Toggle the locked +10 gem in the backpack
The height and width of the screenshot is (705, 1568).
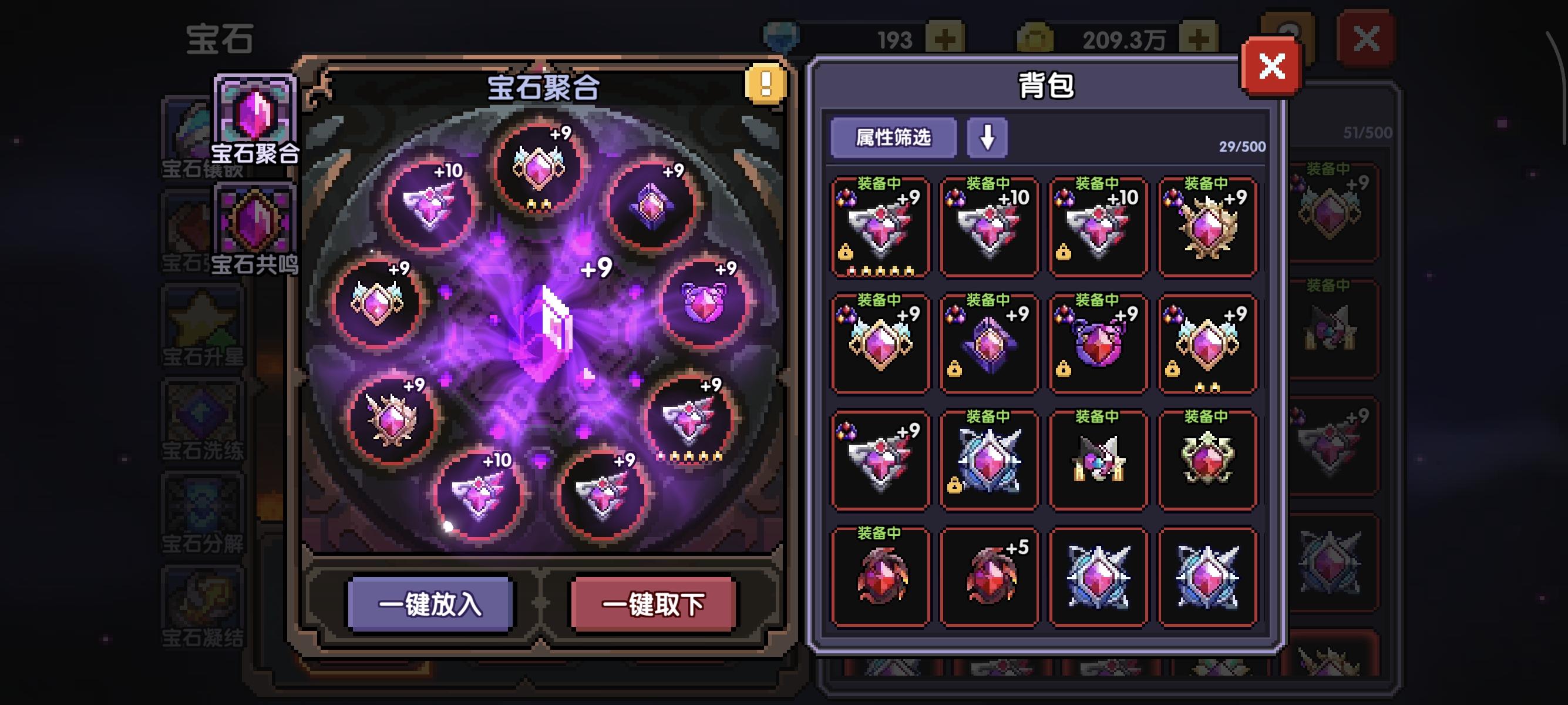[x=1098, y=229]
